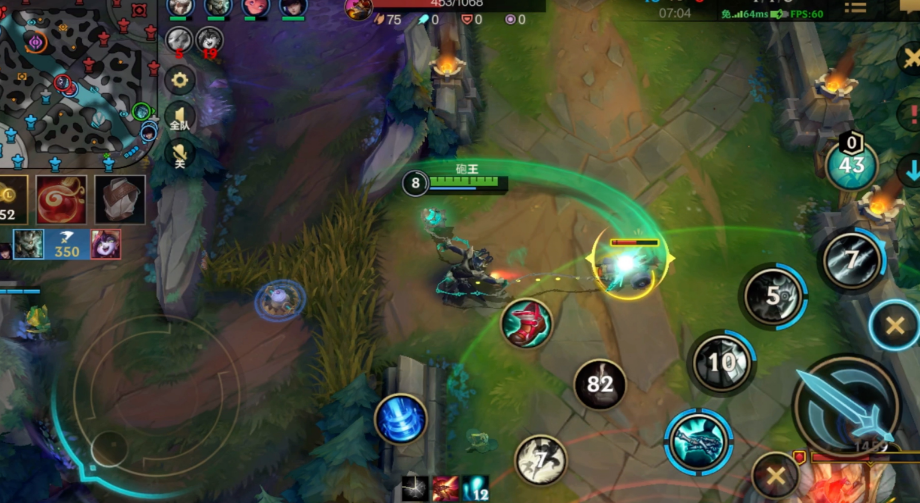Tap the teal ward trinket showing 43
920x503 pixels.
pos(851,165)
